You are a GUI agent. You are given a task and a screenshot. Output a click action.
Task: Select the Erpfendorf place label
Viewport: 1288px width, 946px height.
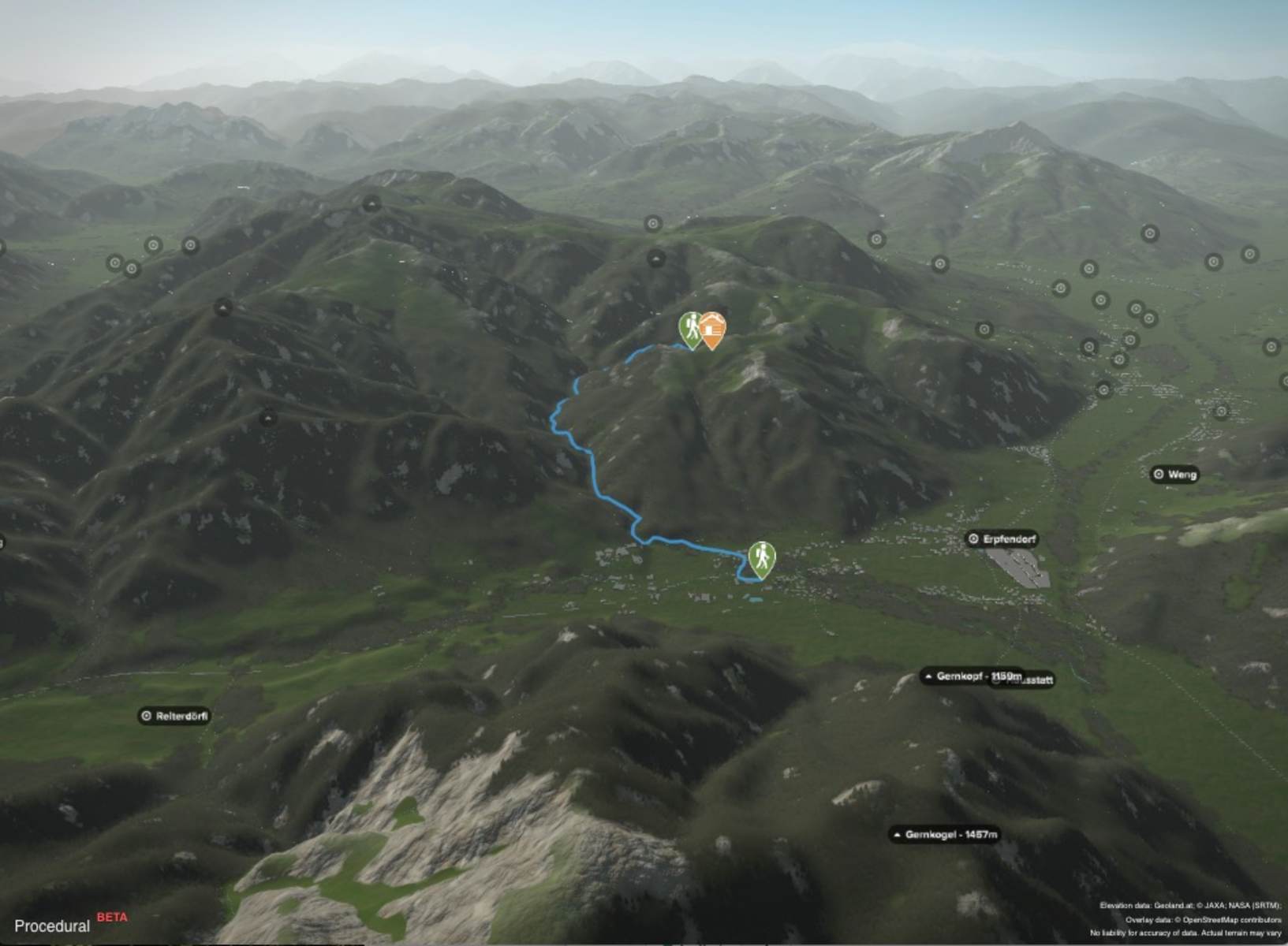click(1002, 539)
